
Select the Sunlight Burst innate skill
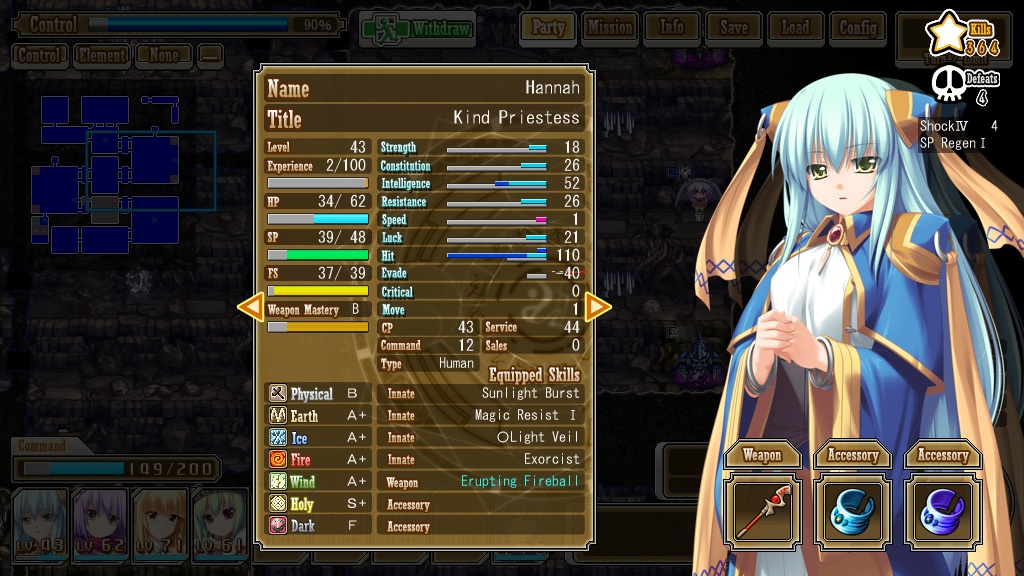530,393
